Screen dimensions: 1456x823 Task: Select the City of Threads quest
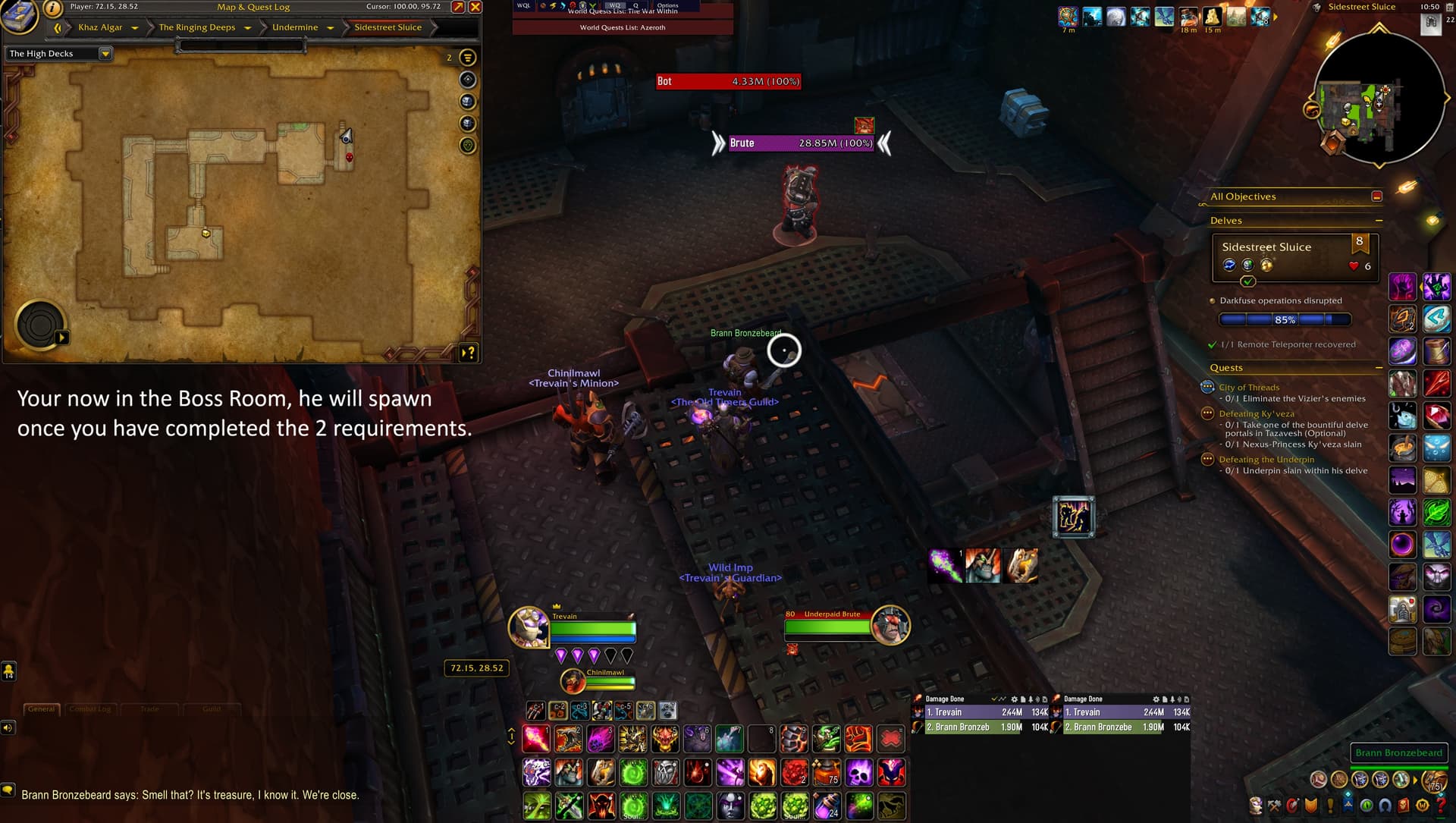pos(1249,388)
